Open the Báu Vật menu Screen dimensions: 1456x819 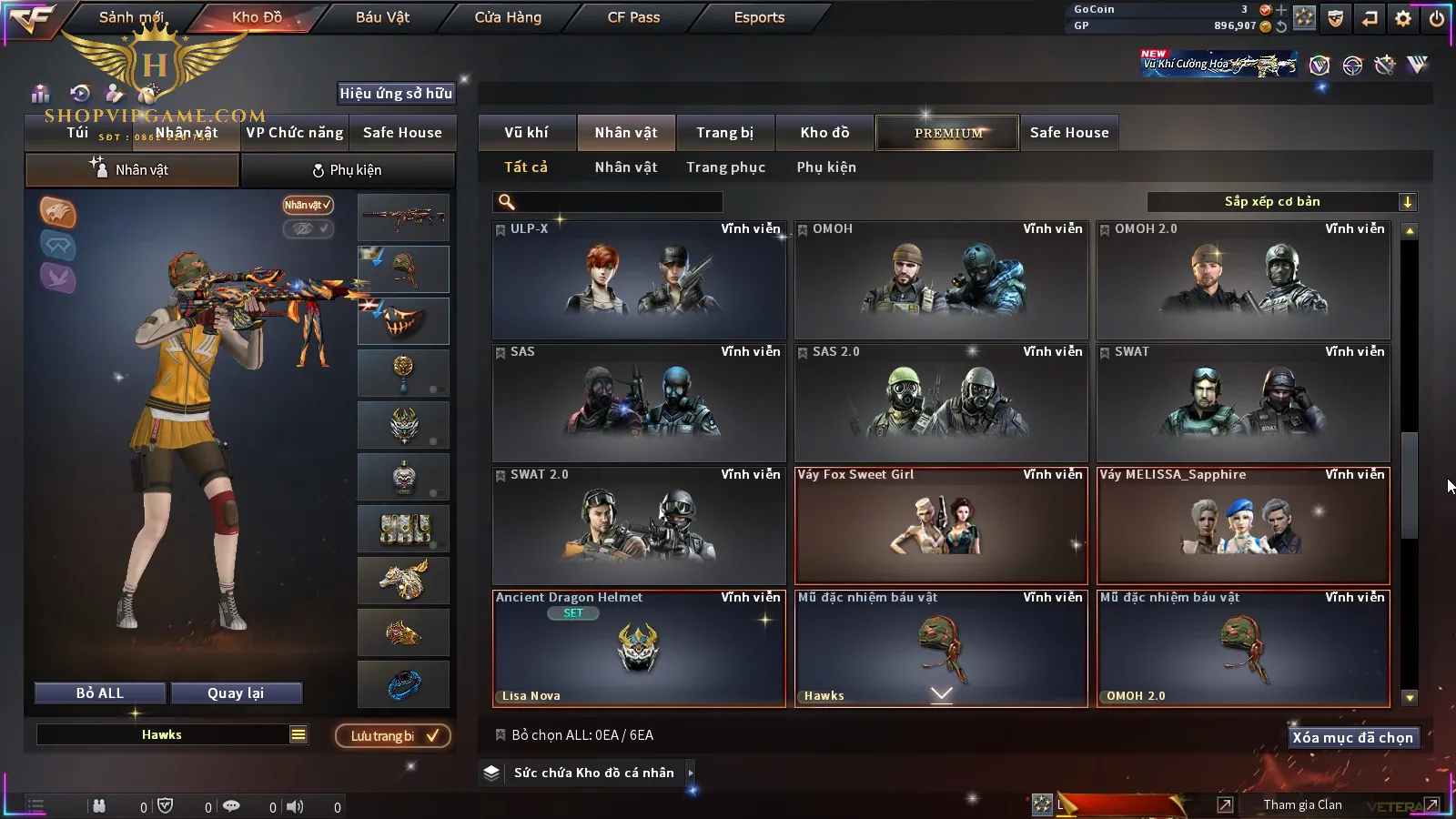coord(382,17)
